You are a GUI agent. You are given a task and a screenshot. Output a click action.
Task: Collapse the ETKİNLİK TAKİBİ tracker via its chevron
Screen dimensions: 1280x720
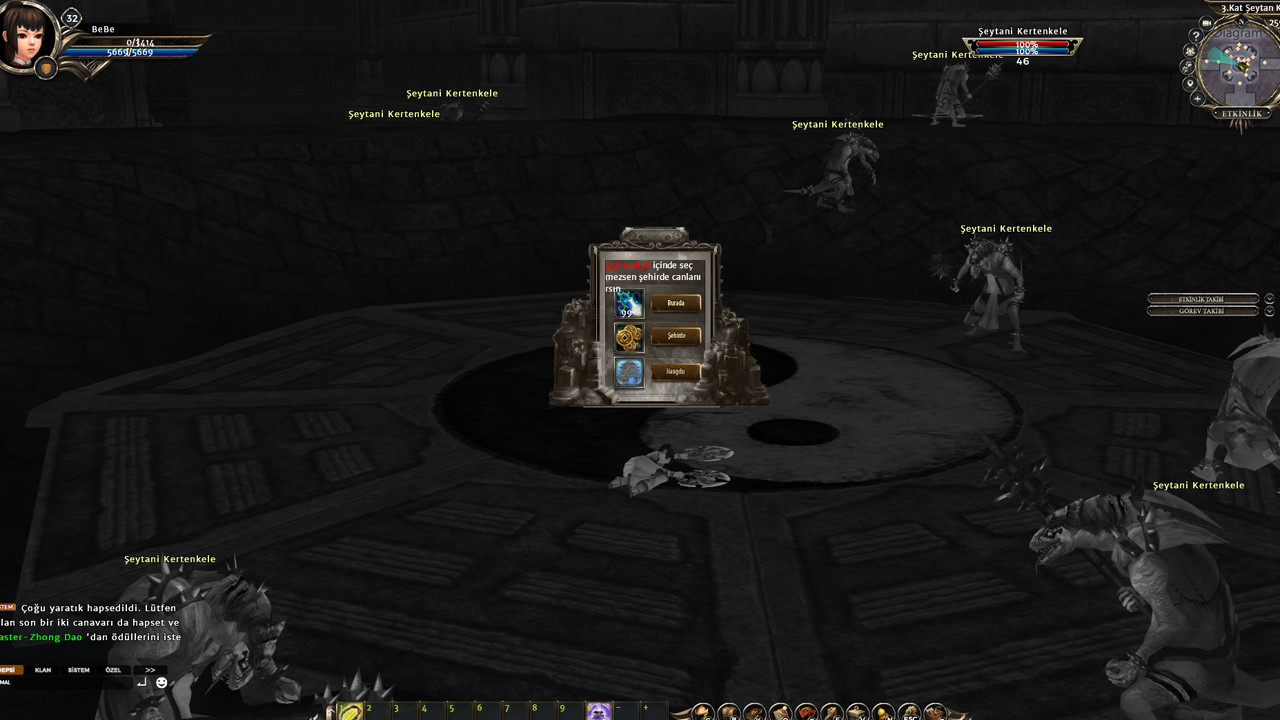pyautogui.click(x=1270, y=299)
